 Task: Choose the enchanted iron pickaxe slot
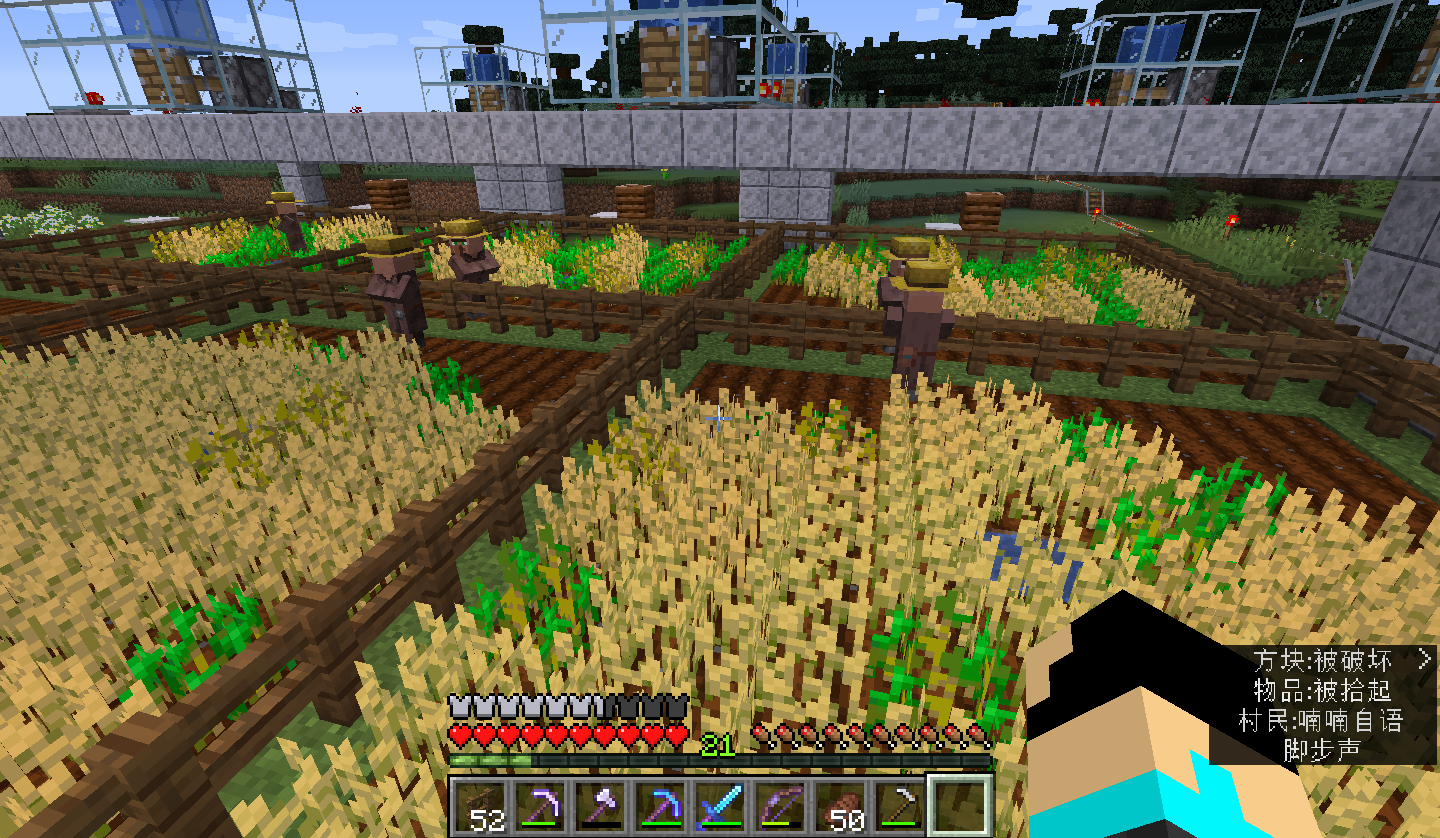pos(541,806)
